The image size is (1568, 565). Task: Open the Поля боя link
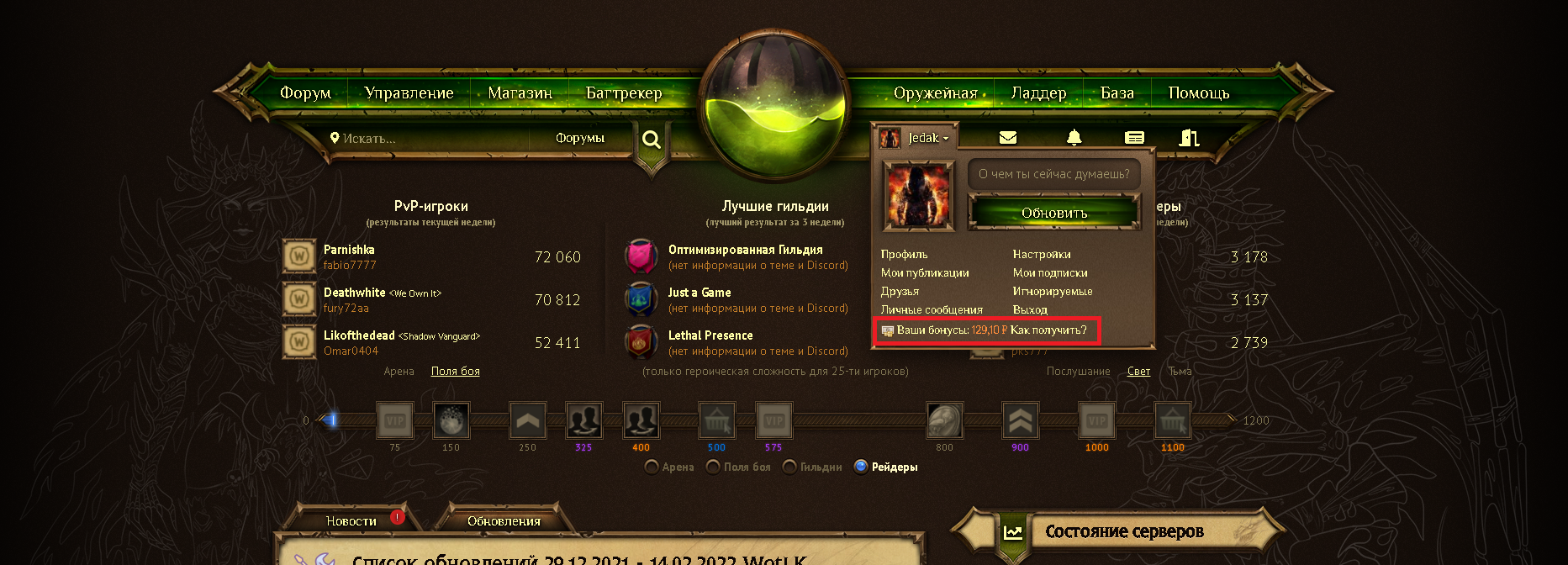click(455, 371)
